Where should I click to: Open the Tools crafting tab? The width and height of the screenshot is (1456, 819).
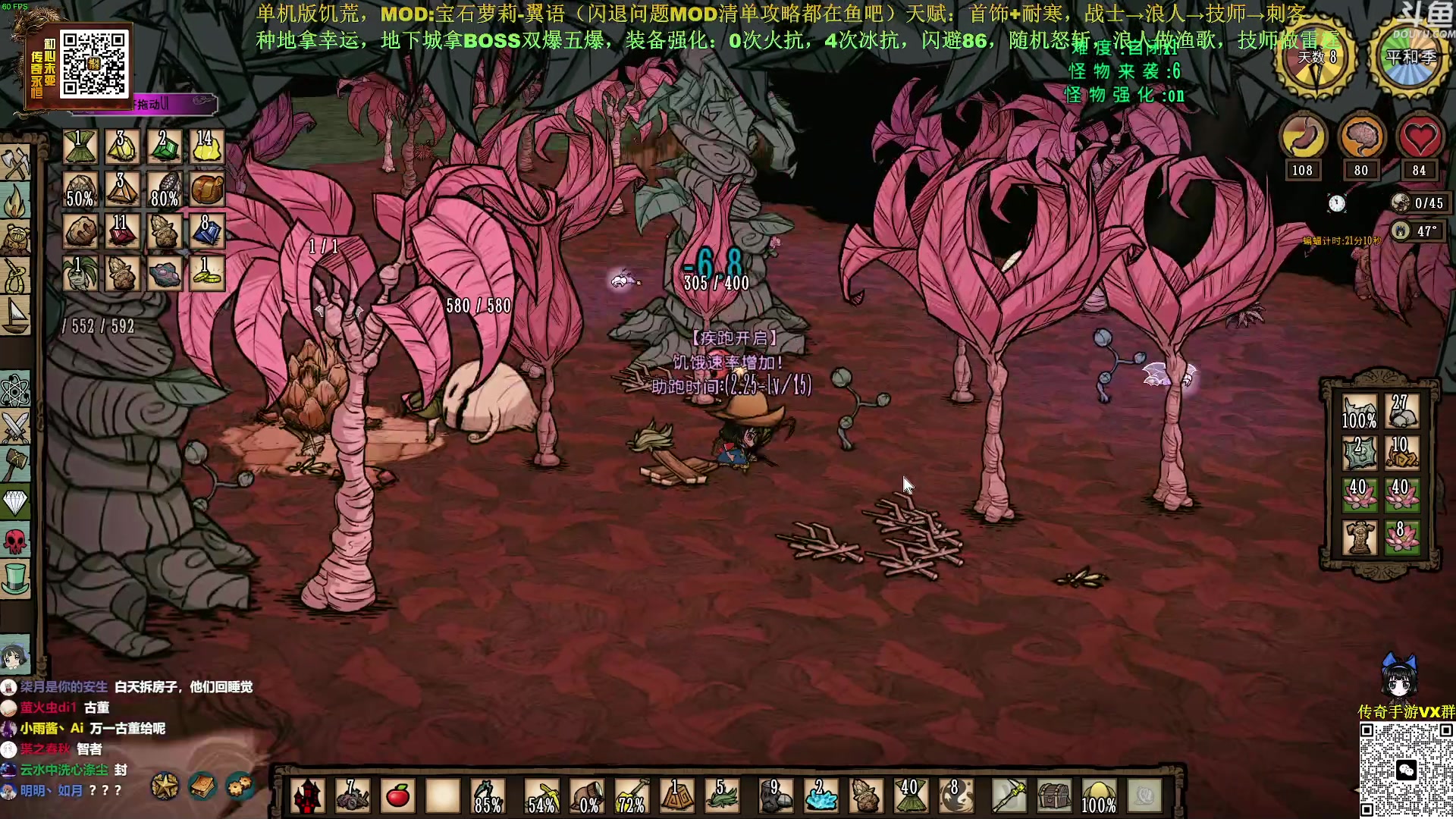click(x=15, y=162)
